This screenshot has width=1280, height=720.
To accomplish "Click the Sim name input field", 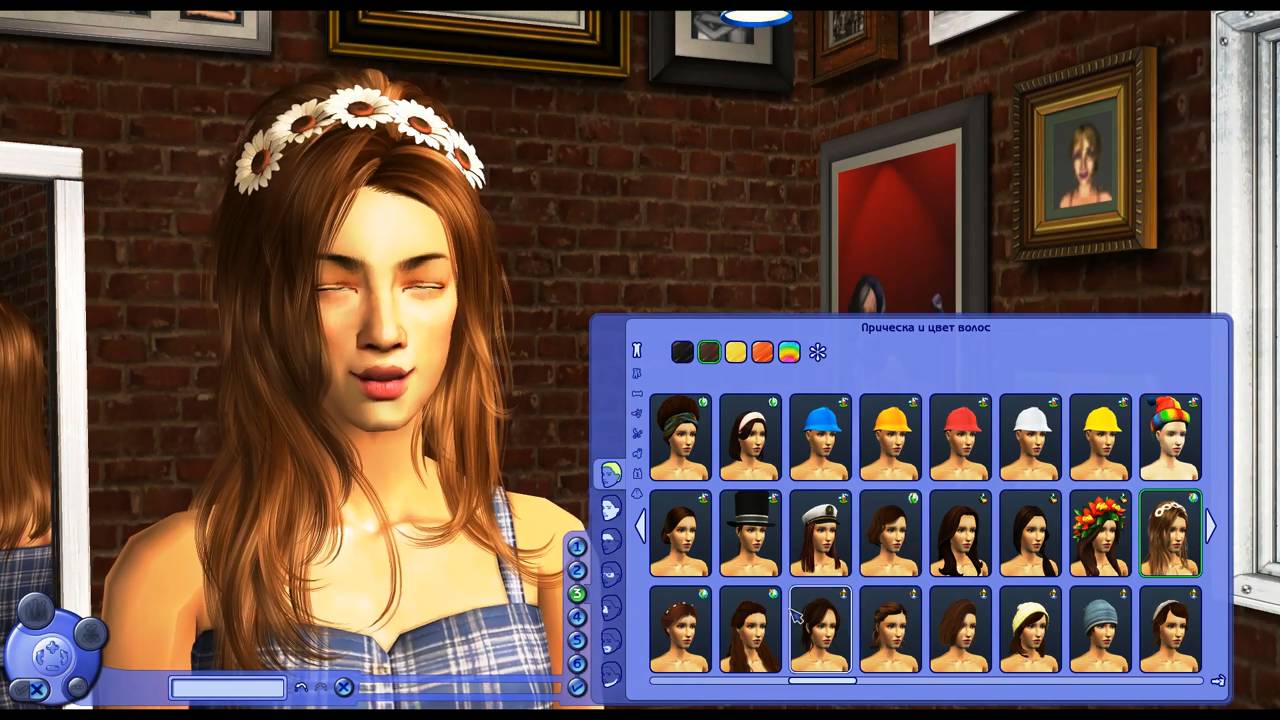I will tap(228, 688).
